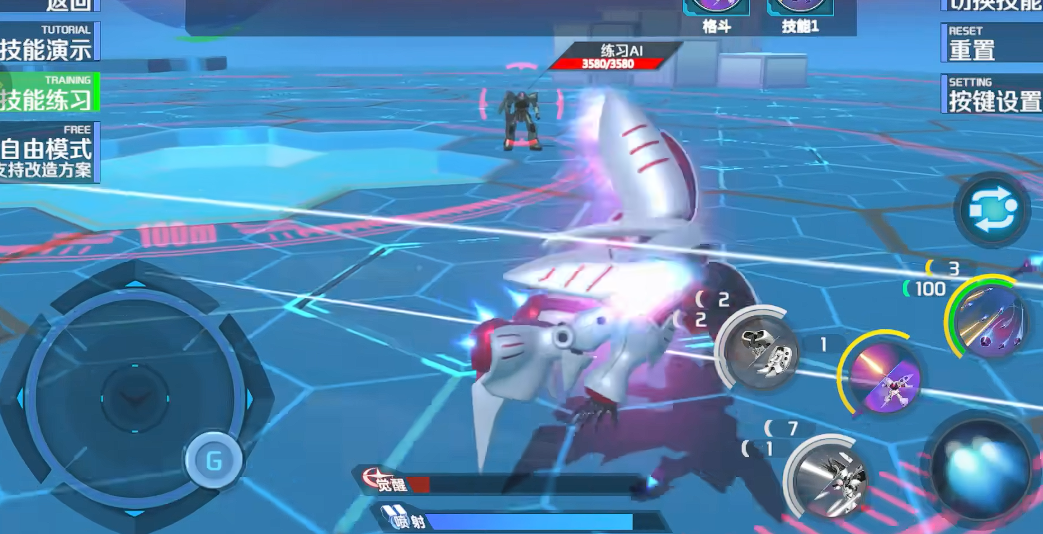Tap the circular swap-arrows target switch icon
The height and width of the screenshot is (534, 1043).
(x=991, y=210)
